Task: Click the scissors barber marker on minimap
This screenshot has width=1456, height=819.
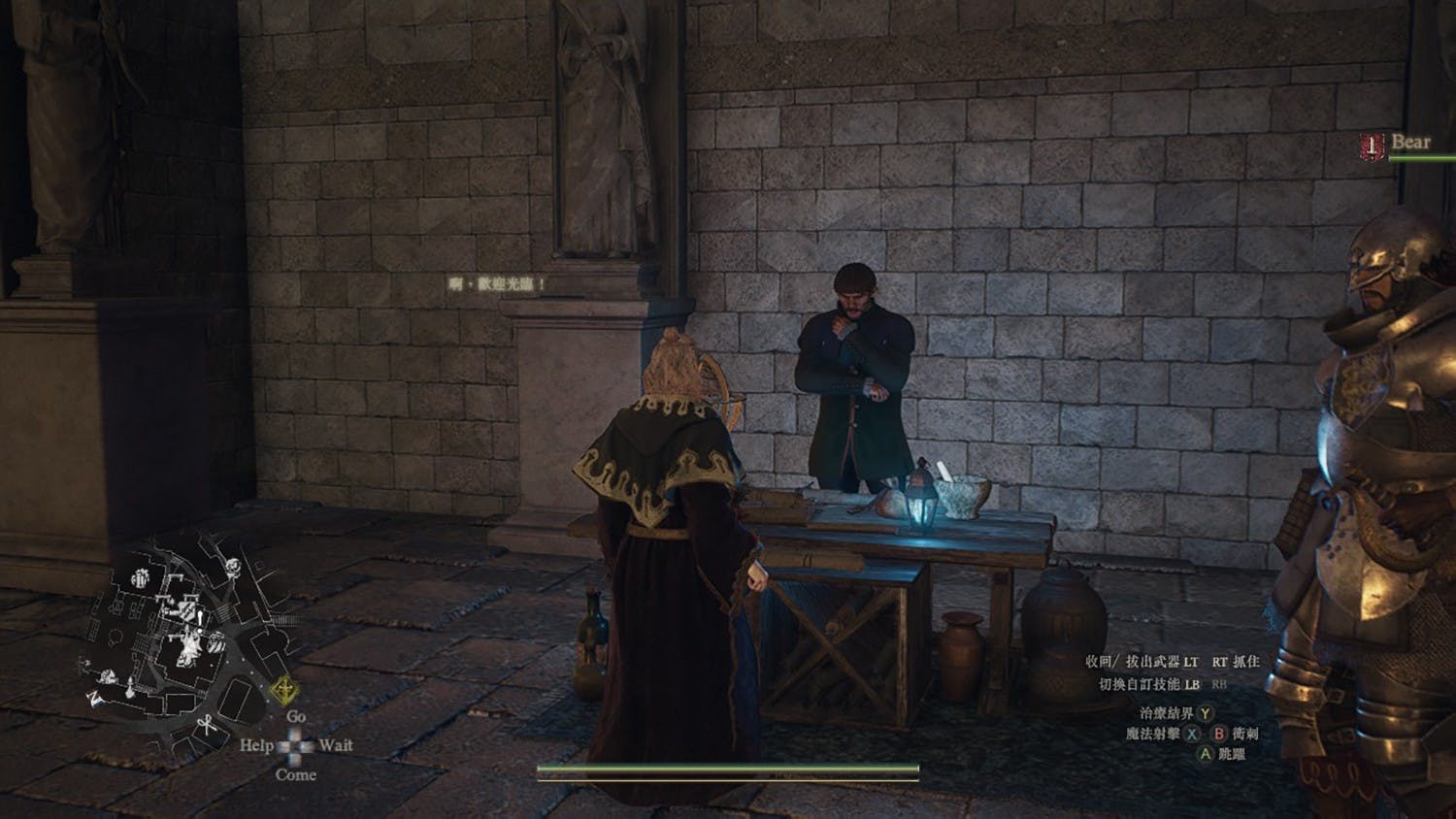Action: tap(206, 723)
